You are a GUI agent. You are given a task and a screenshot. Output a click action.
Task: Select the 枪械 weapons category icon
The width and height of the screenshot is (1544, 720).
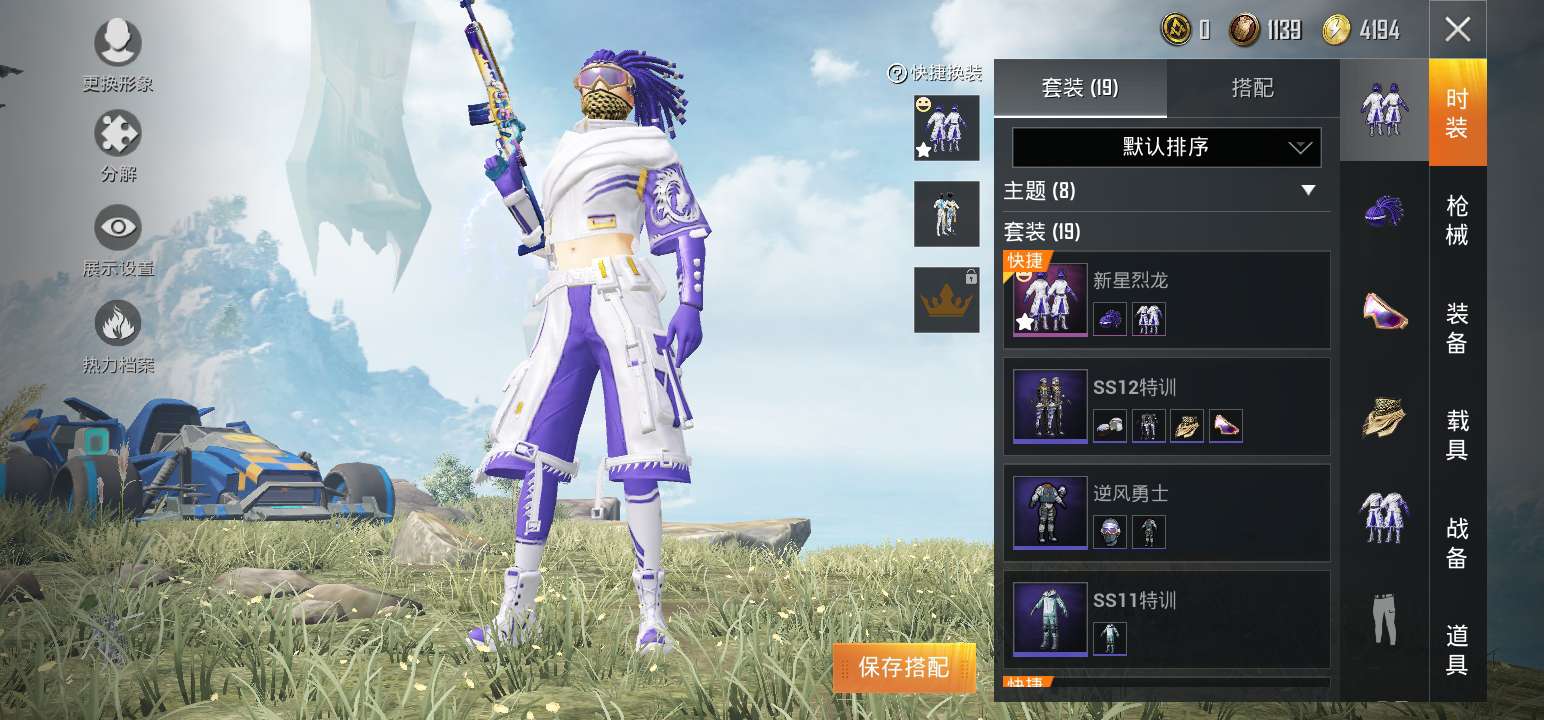[x=1384, y=210]
